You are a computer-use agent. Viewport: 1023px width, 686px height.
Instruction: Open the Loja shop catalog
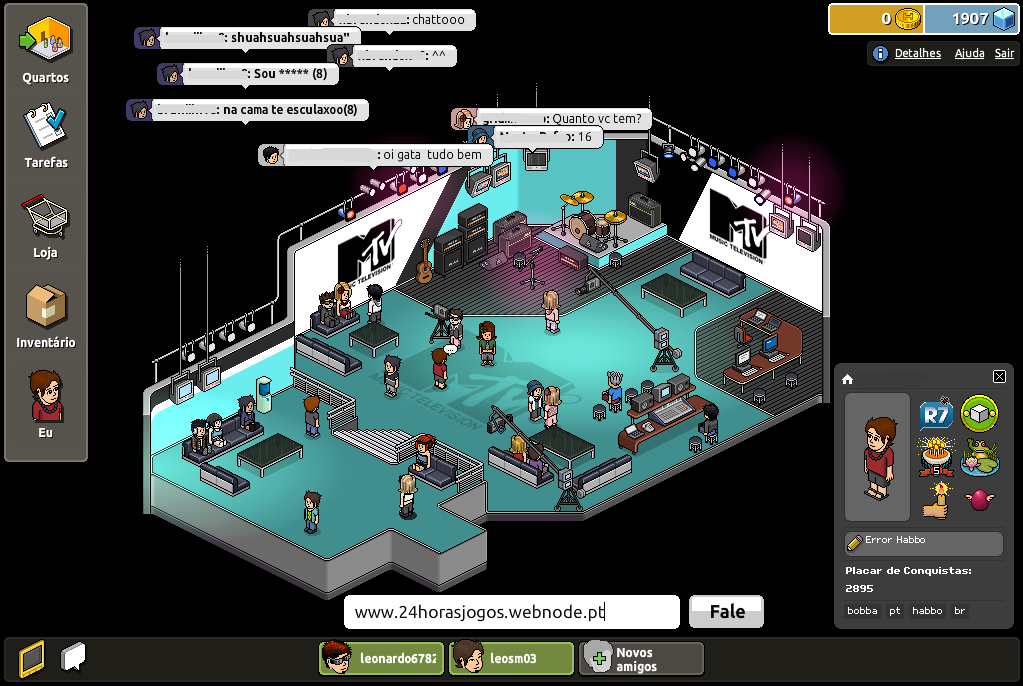tap(45, 225)
